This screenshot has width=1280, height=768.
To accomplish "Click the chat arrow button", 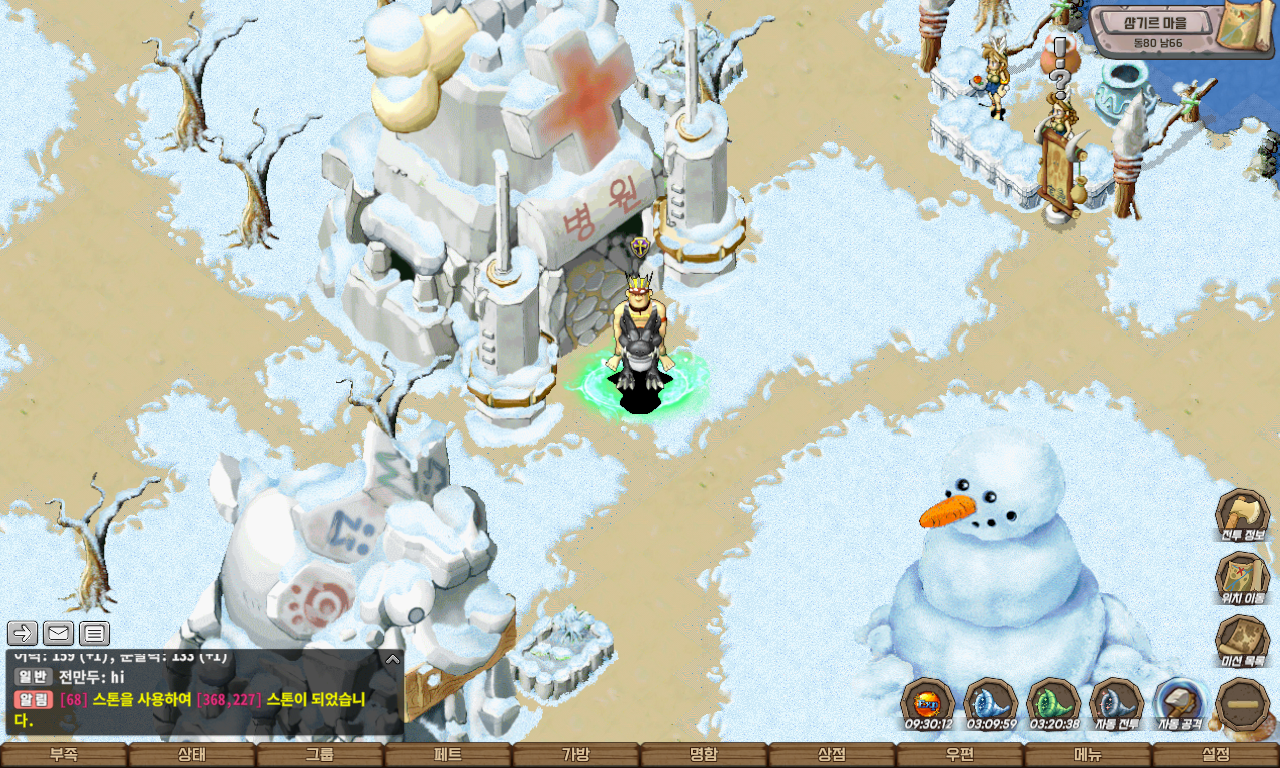I will coord(23,633).
